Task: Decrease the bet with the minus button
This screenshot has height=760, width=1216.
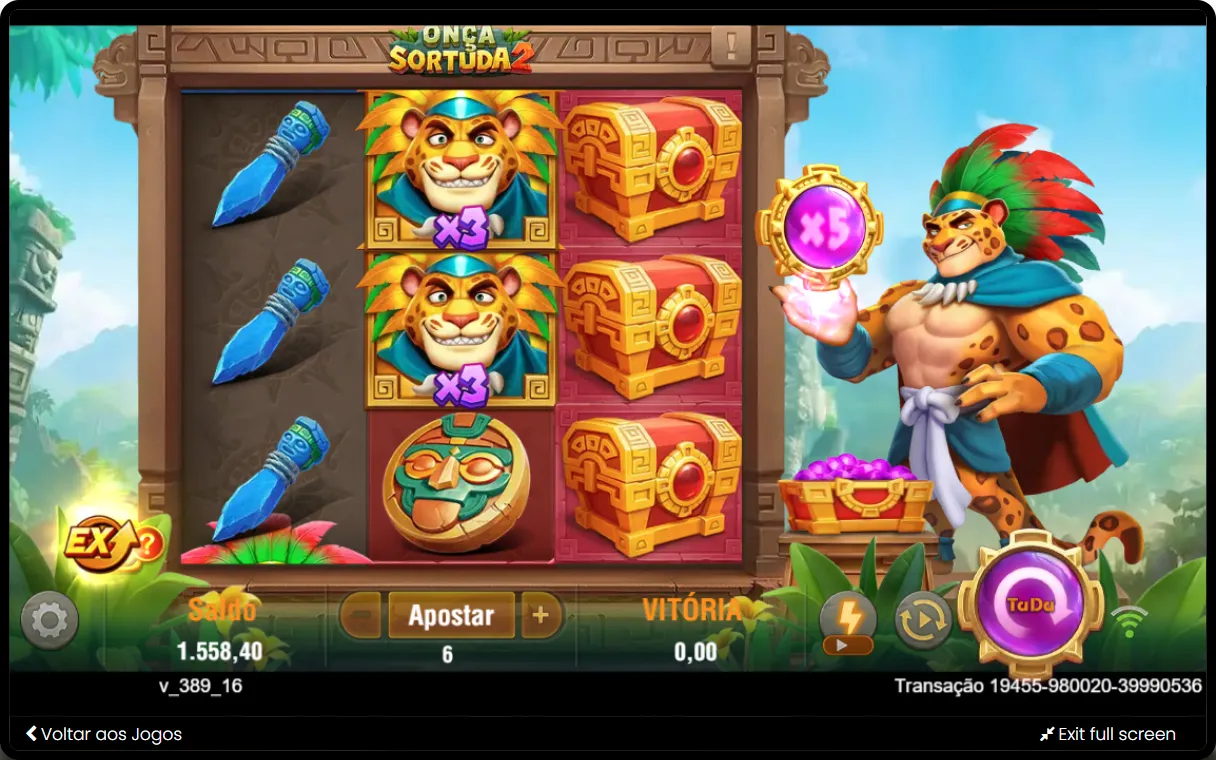Action: coord(361,615)
